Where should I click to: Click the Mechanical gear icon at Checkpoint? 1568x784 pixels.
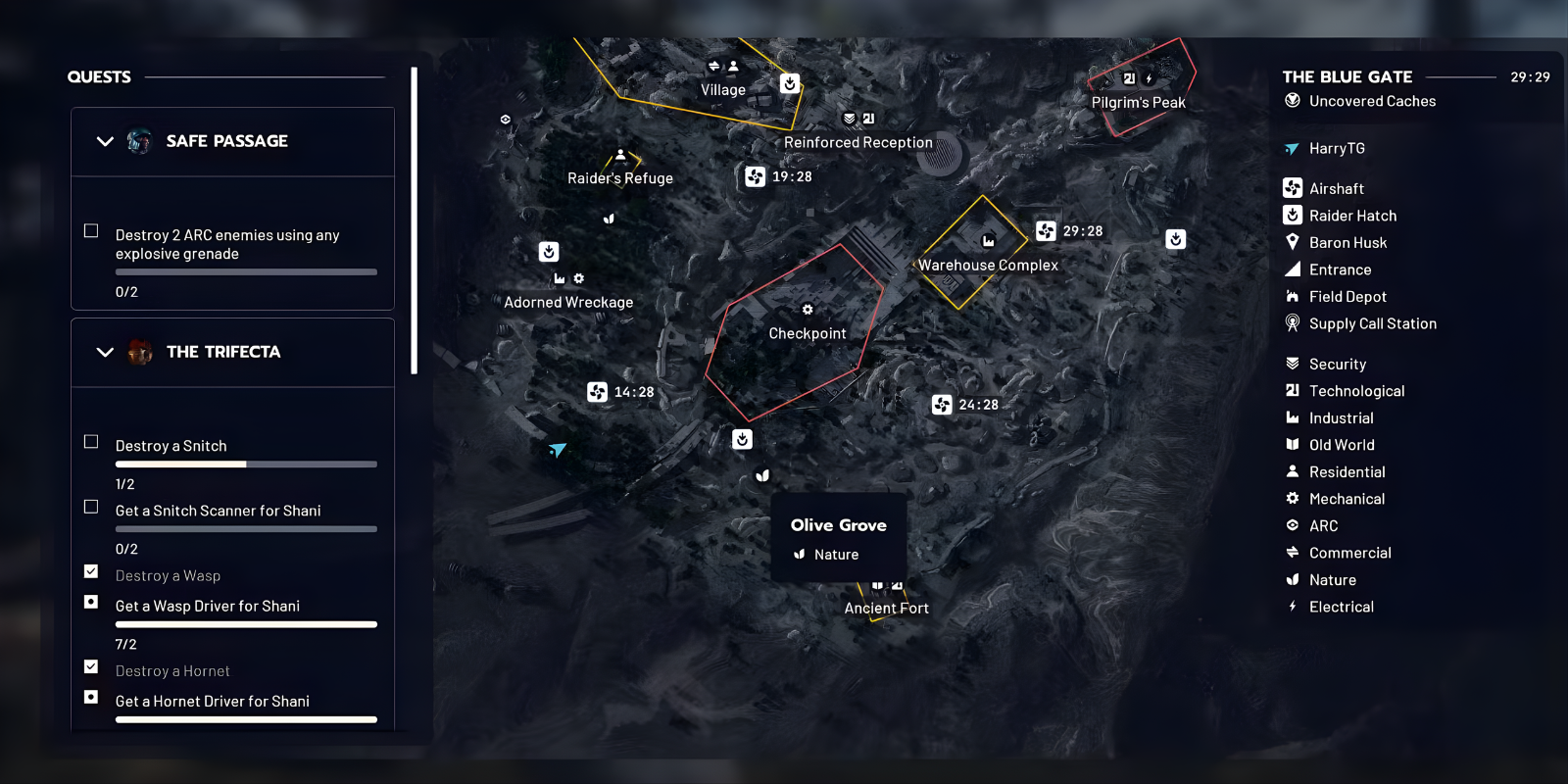point(807,309)
